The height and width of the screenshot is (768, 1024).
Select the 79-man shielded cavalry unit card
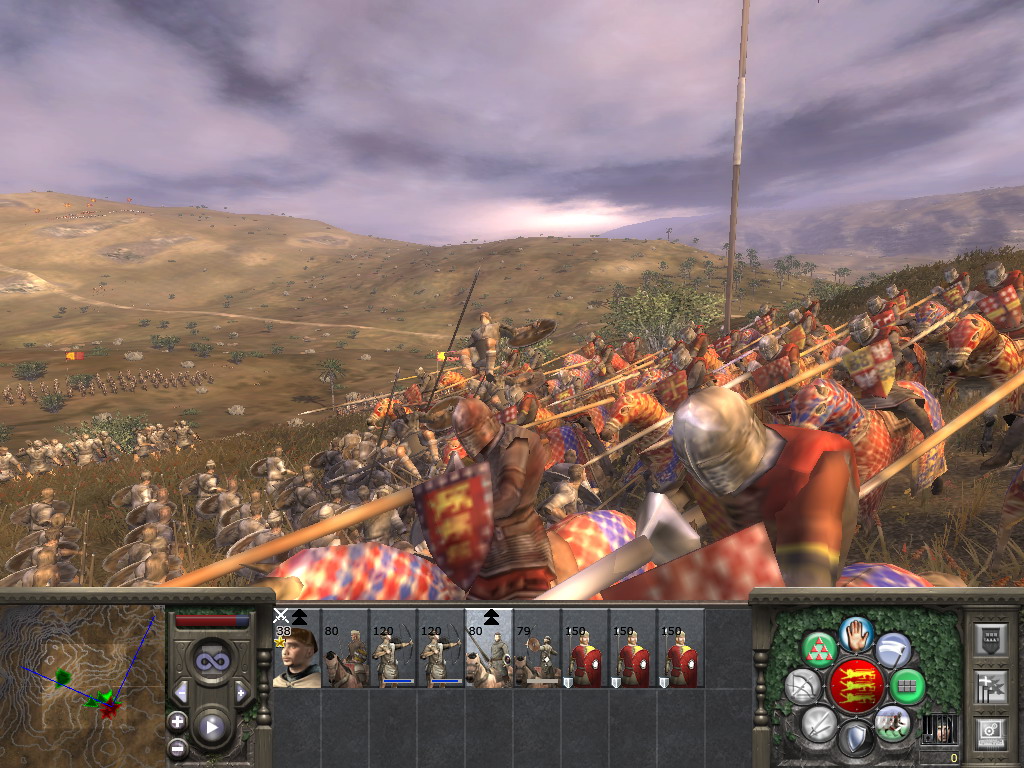click(536, 648)
